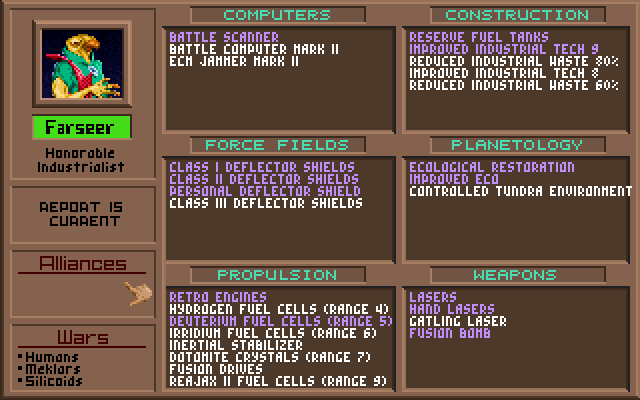The height and width of the screenshot is (400, 640).
Task: Click the Alliances panel heading
Action: click(x=82, y=264)
